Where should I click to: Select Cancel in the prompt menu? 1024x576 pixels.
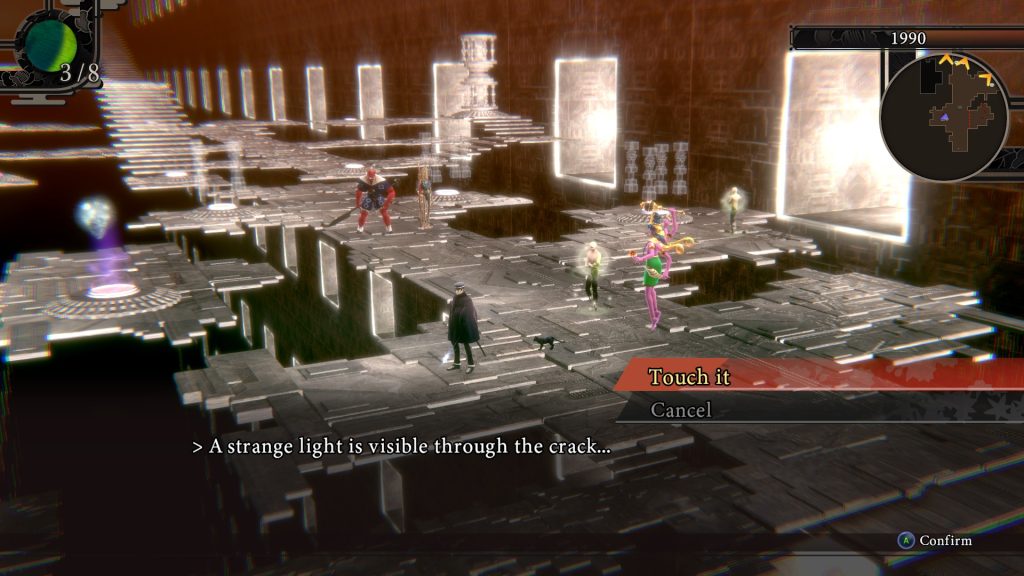pyautogui.click(x=681, y=410)
